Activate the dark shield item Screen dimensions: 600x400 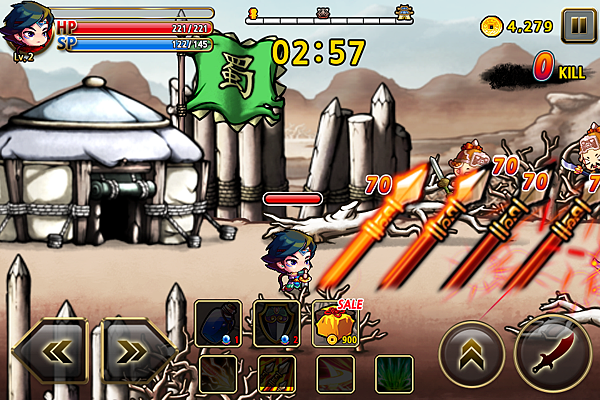tap(273, 324)
